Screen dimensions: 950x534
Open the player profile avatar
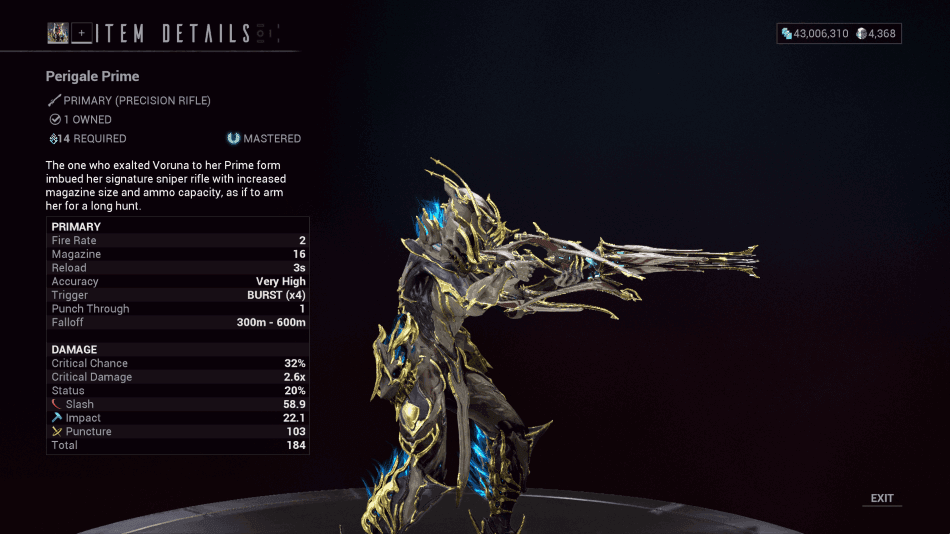coord(58,34)
